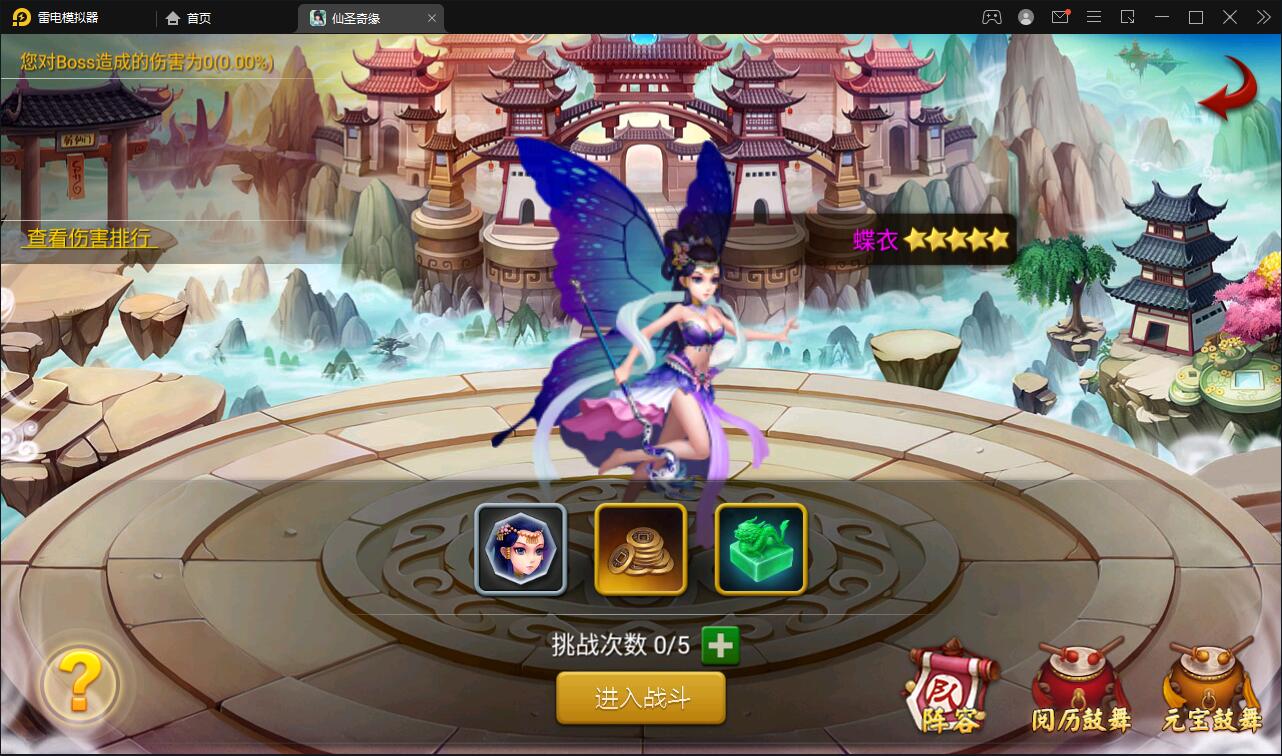The width and height of the screenshot is (1282, 756).
Task: Open the user profile icon in title bar
Action: click(1024, 17)
